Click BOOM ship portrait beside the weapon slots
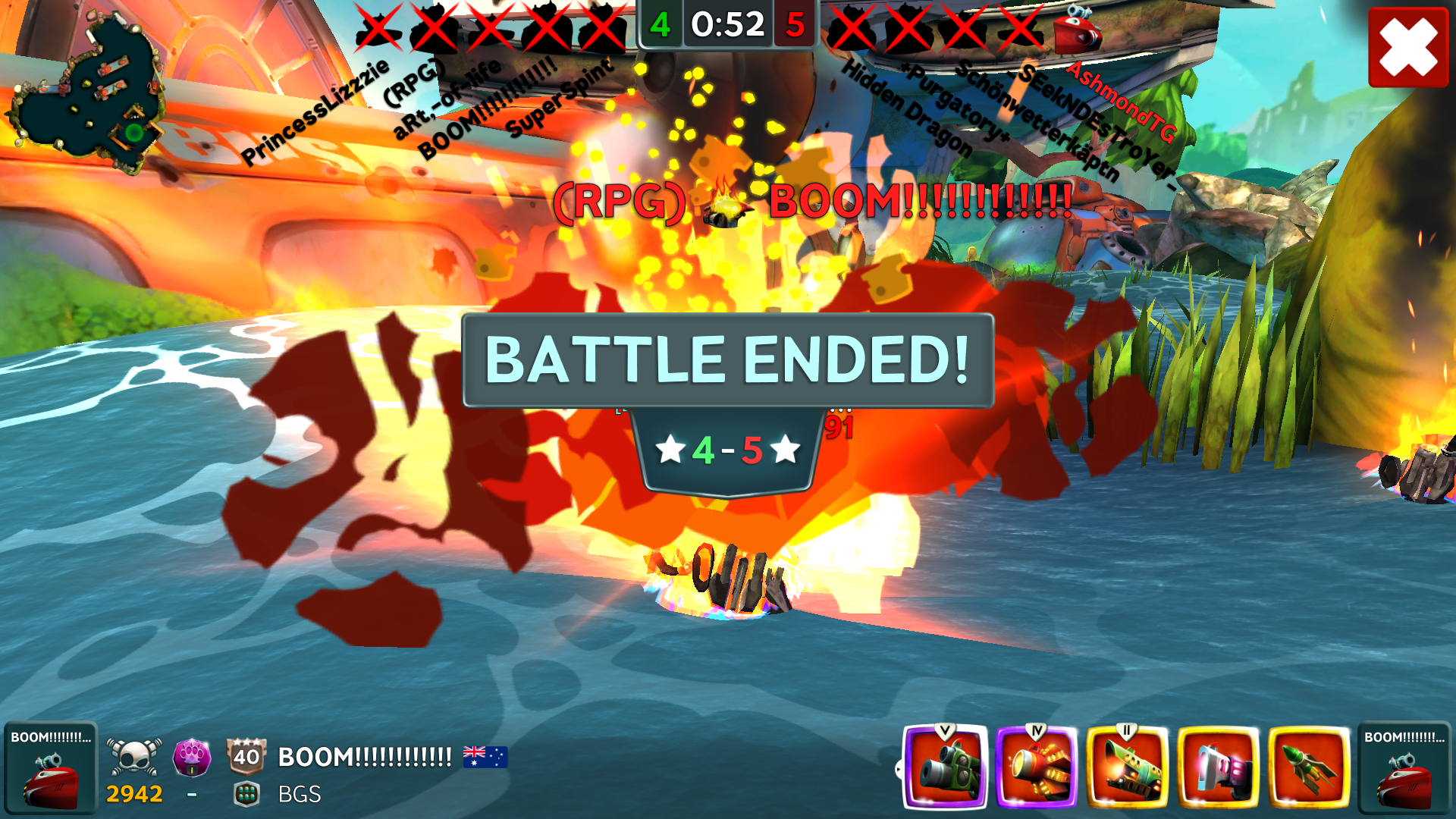 (x=1404, y=767)
